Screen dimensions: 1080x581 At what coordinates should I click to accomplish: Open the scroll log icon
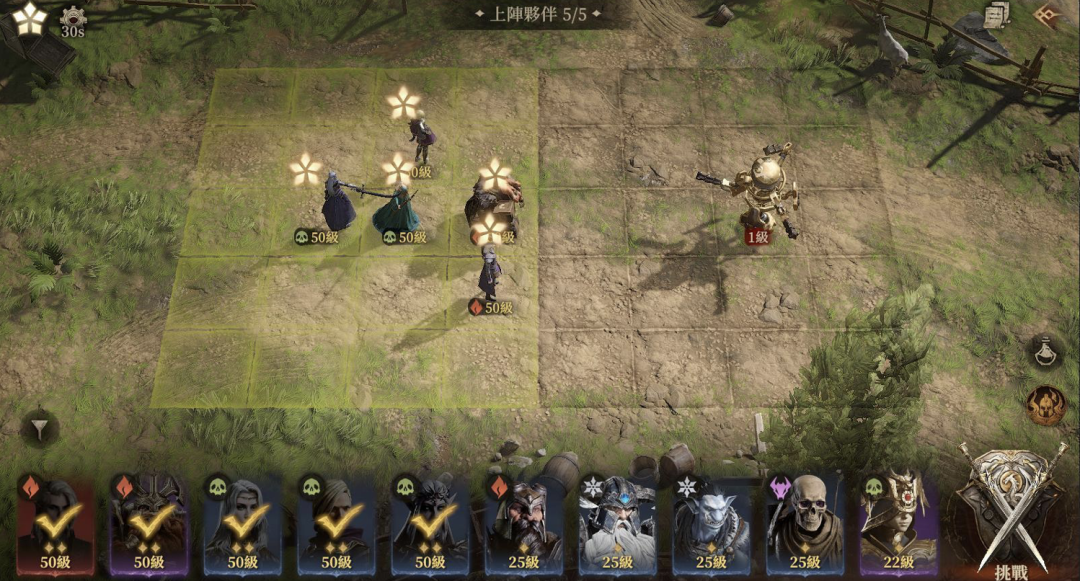pos(996,15)
